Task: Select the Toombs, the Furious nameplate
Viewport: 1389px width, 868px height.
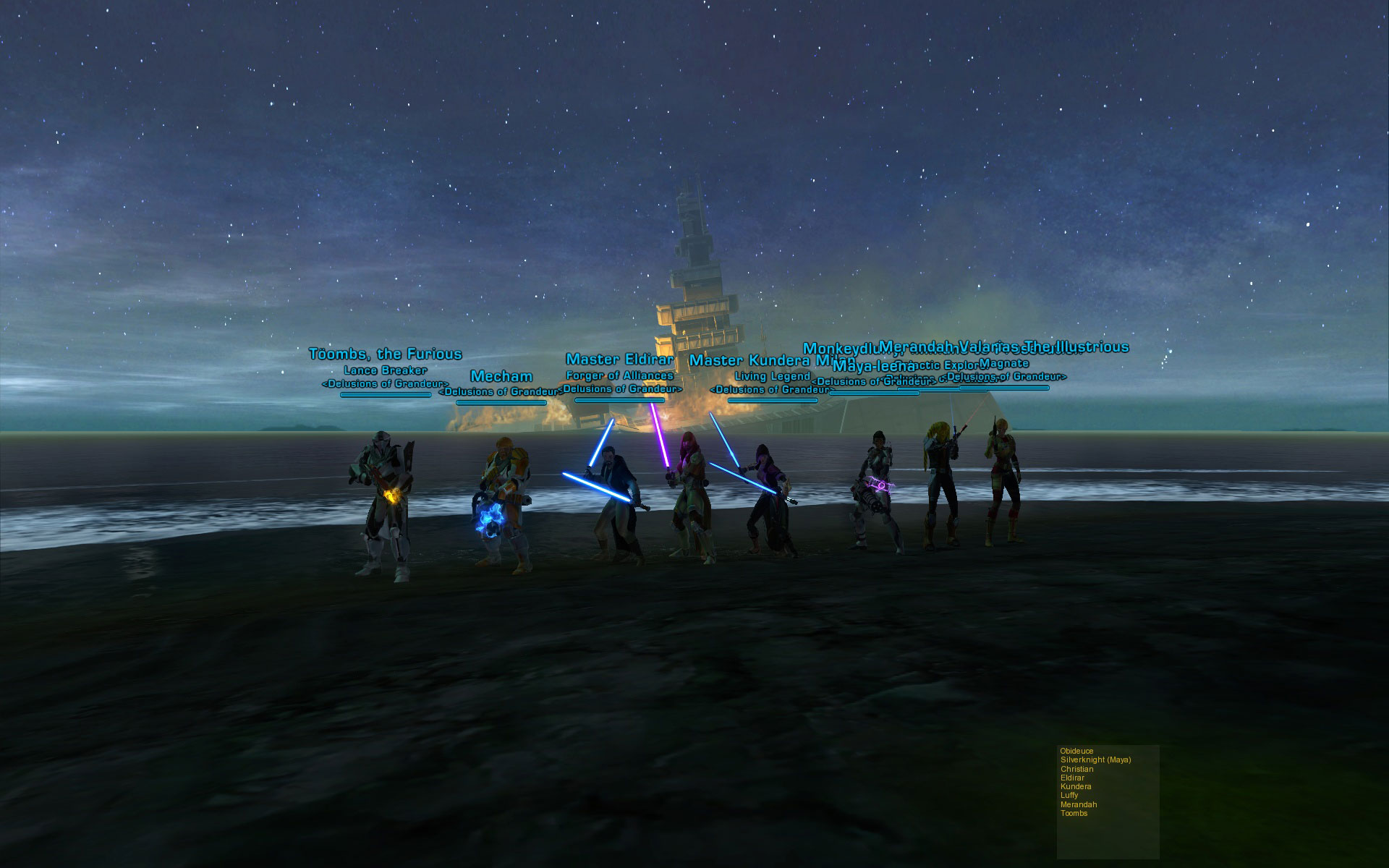Action: coord(385,354)
